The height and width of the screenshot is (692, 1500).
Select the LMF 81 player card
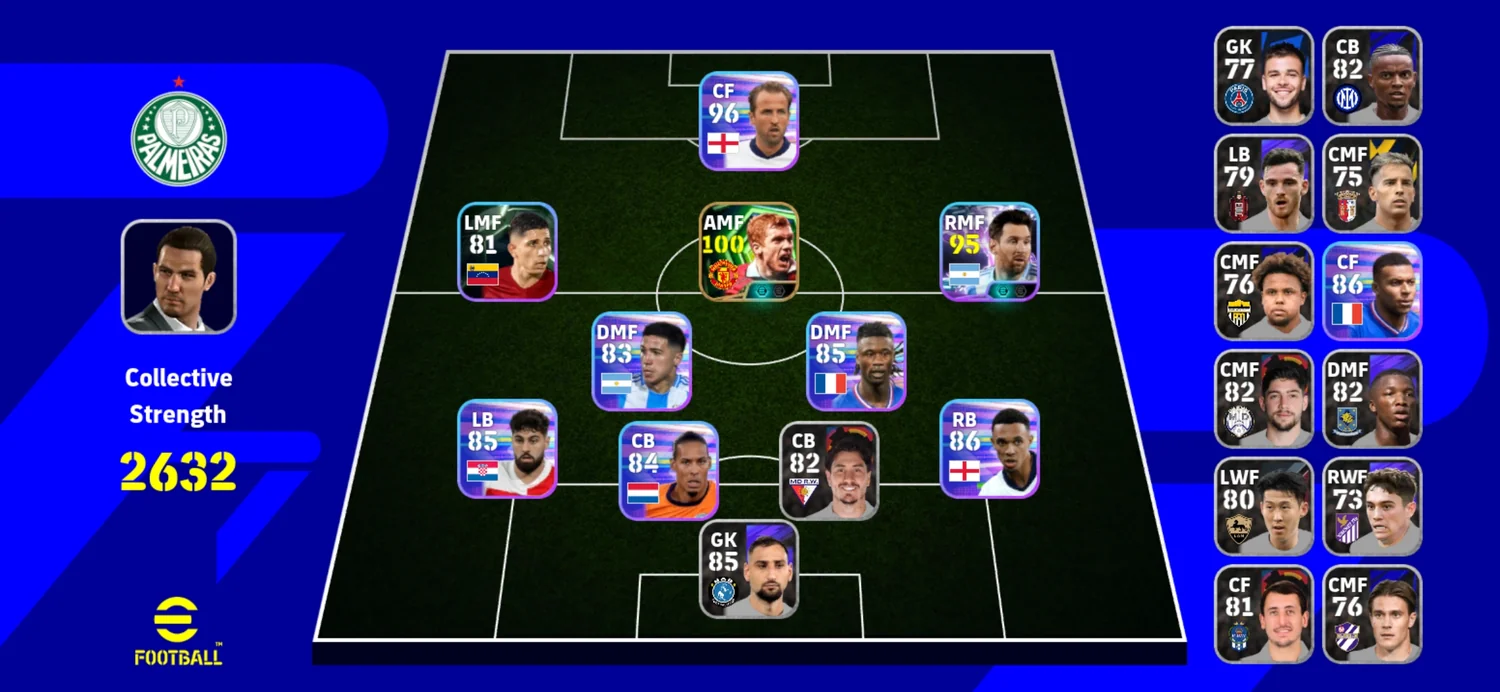pos(508,251)
